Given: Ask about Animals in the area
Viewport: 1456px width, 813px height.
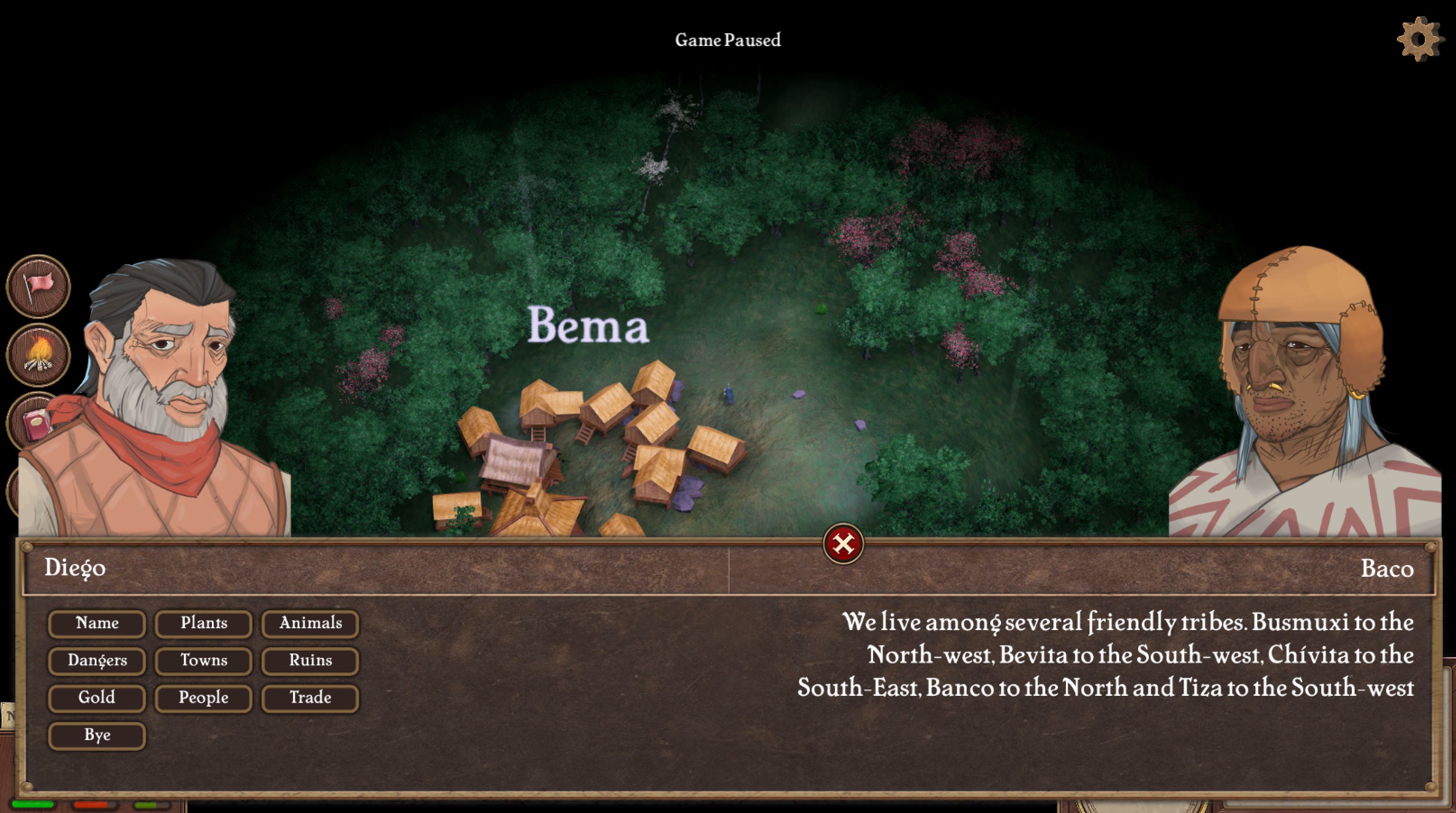Looking at the screenshot, I should pos(310,623).
